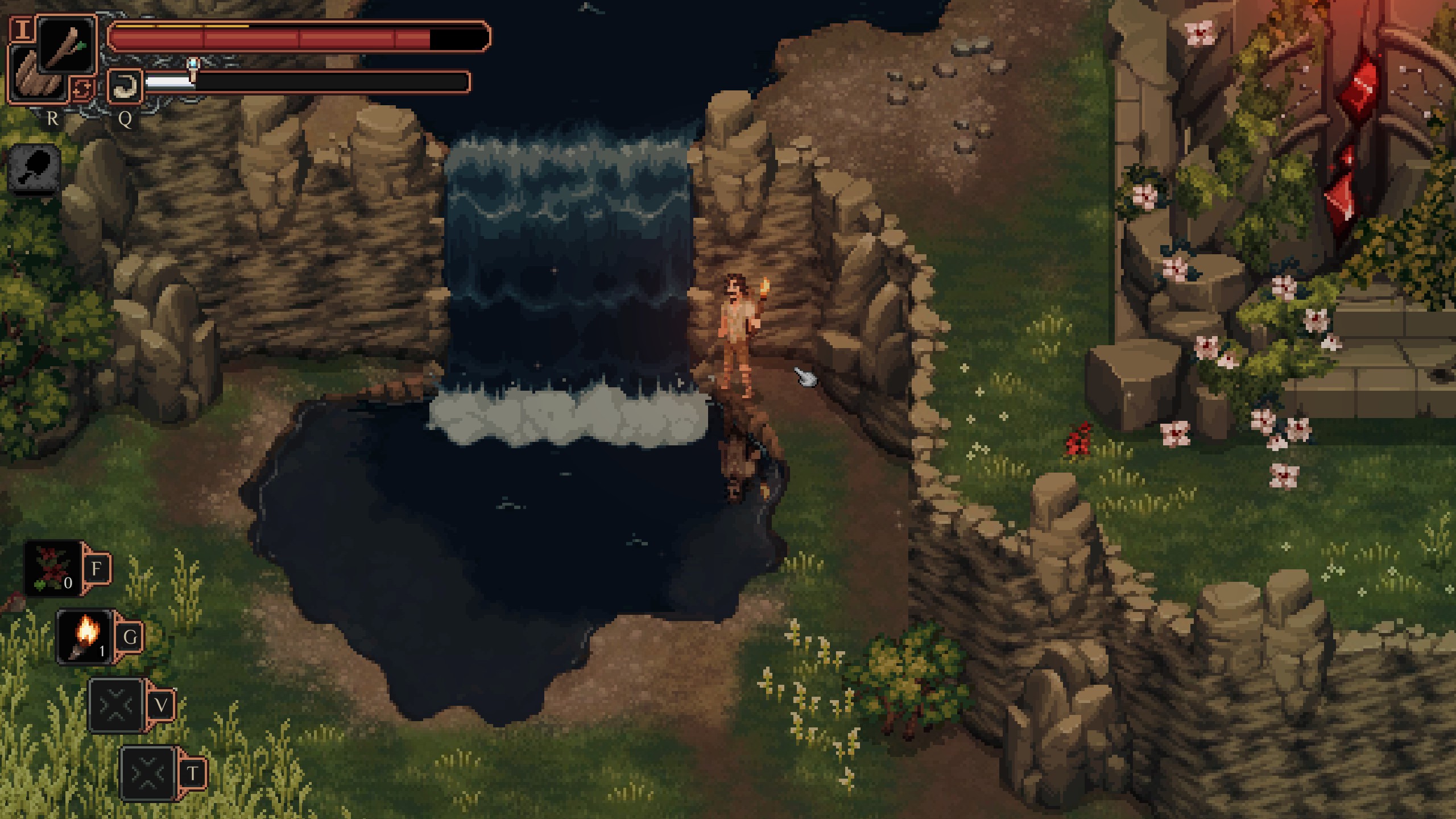Click the grey food drumstick status icon
Screen dimensions: 1456x819
tap(35, 169)
